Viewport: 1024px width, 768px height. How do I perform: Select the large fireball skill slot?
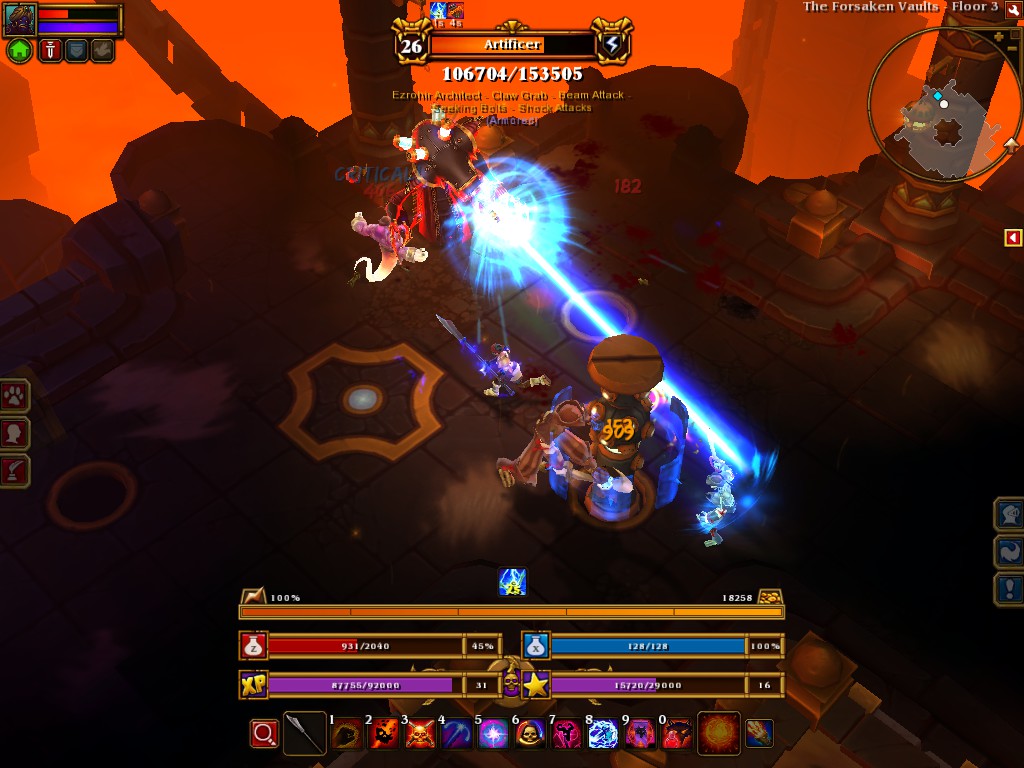pyautogui.click(x=718, y=734)
